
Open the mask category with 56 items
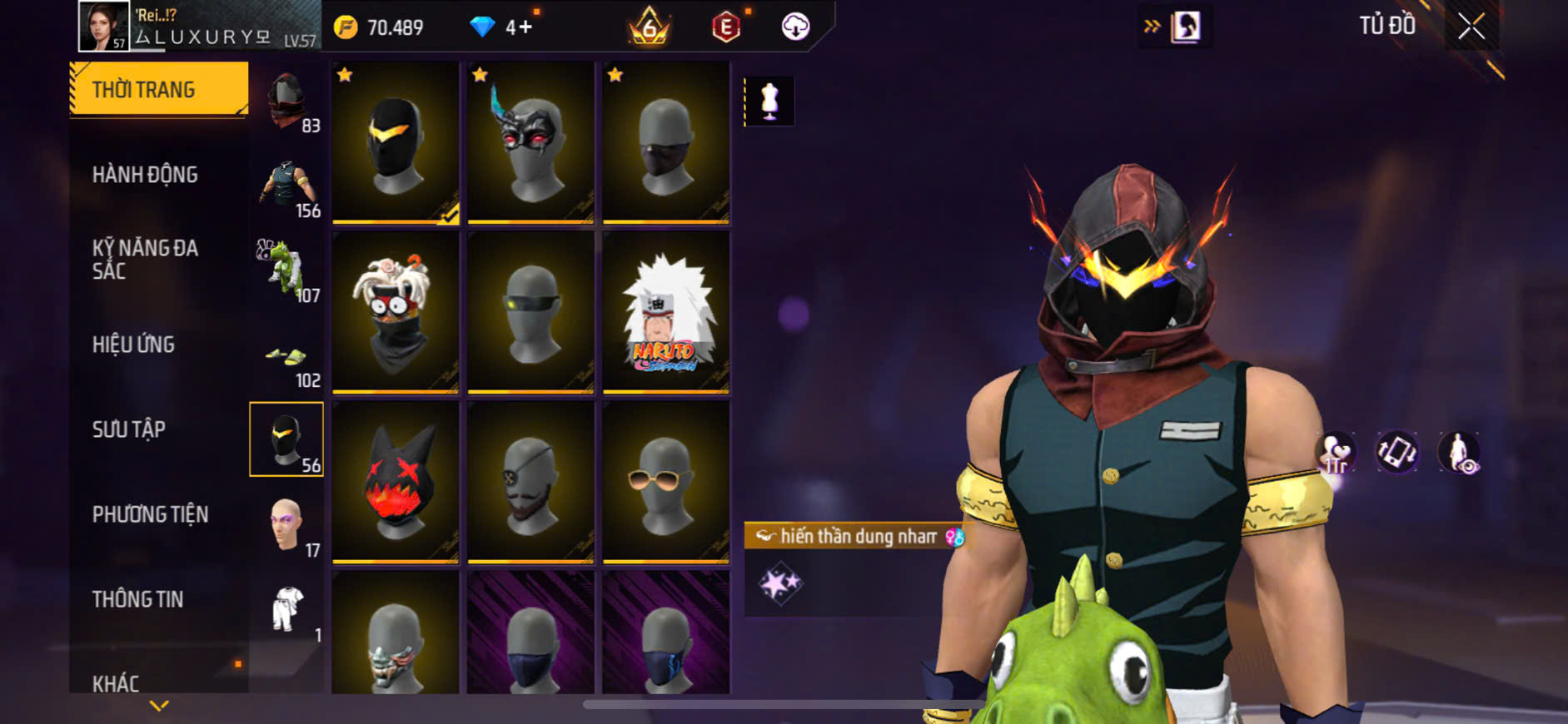[x=286, y=439]
